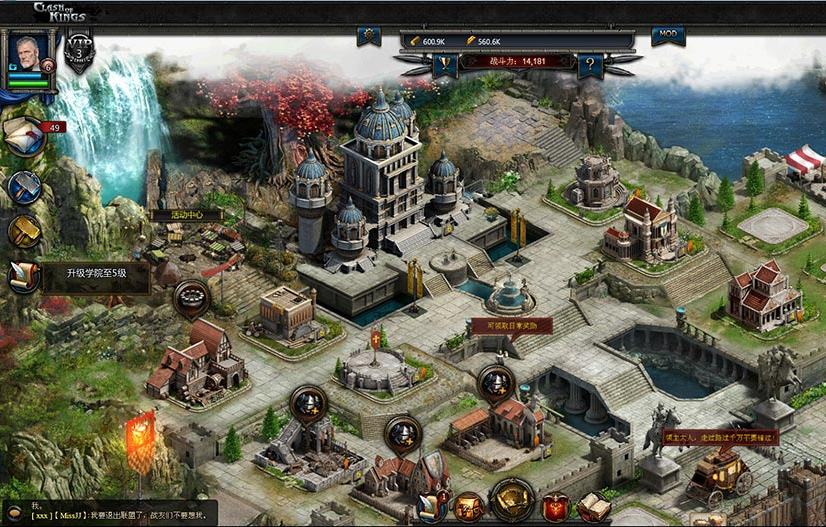The image size is (826, 527).
Task: Open the open book bottom menu icon
Action: click(593, 507)
